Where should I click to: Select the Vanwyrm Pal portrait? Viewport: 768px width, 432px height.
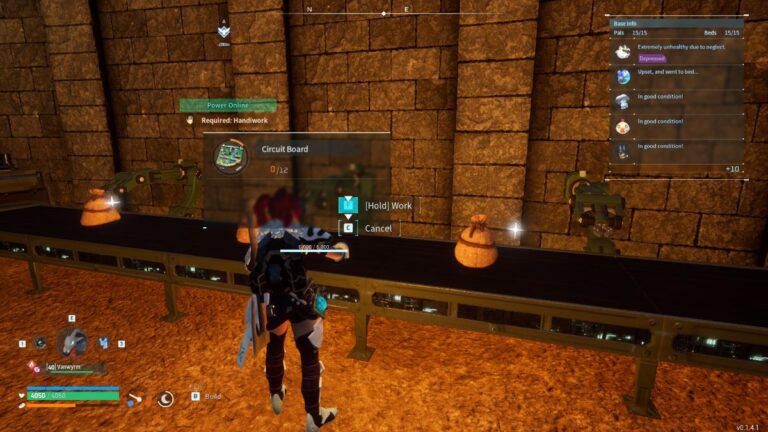point(72,342)
